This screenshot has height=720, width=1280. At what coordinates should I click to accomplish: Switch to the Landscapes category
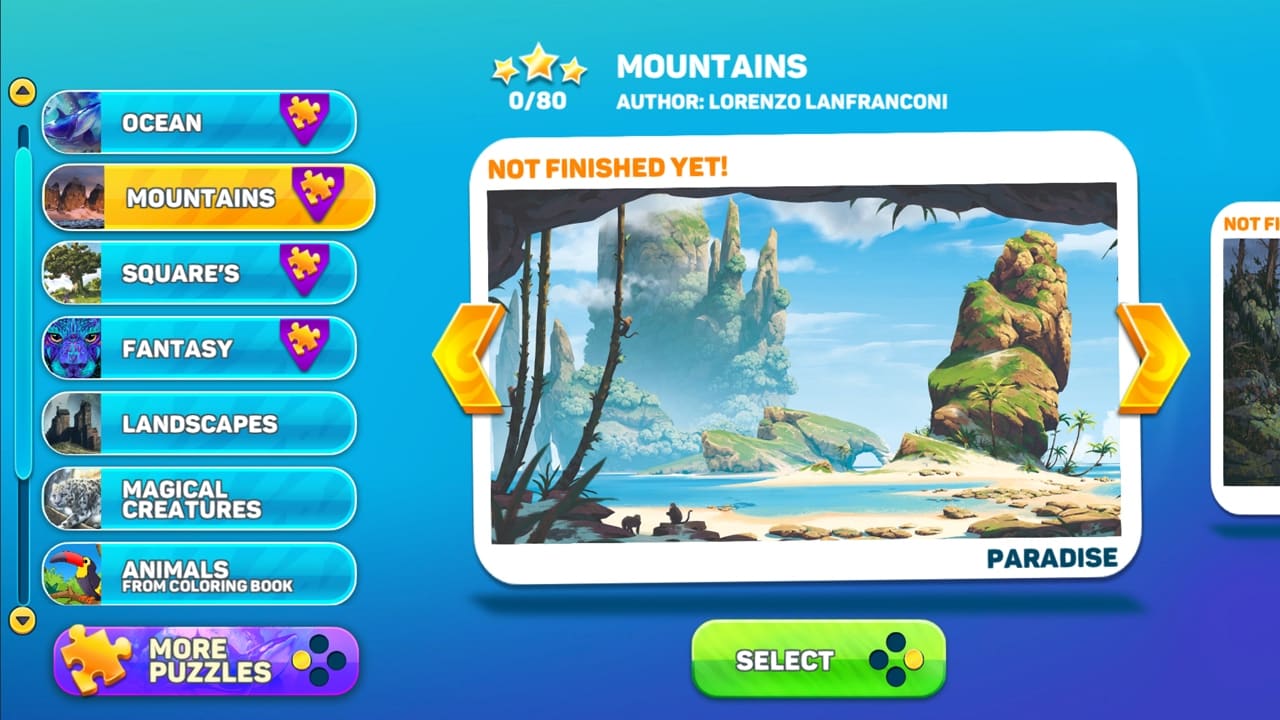pos(200,423)
